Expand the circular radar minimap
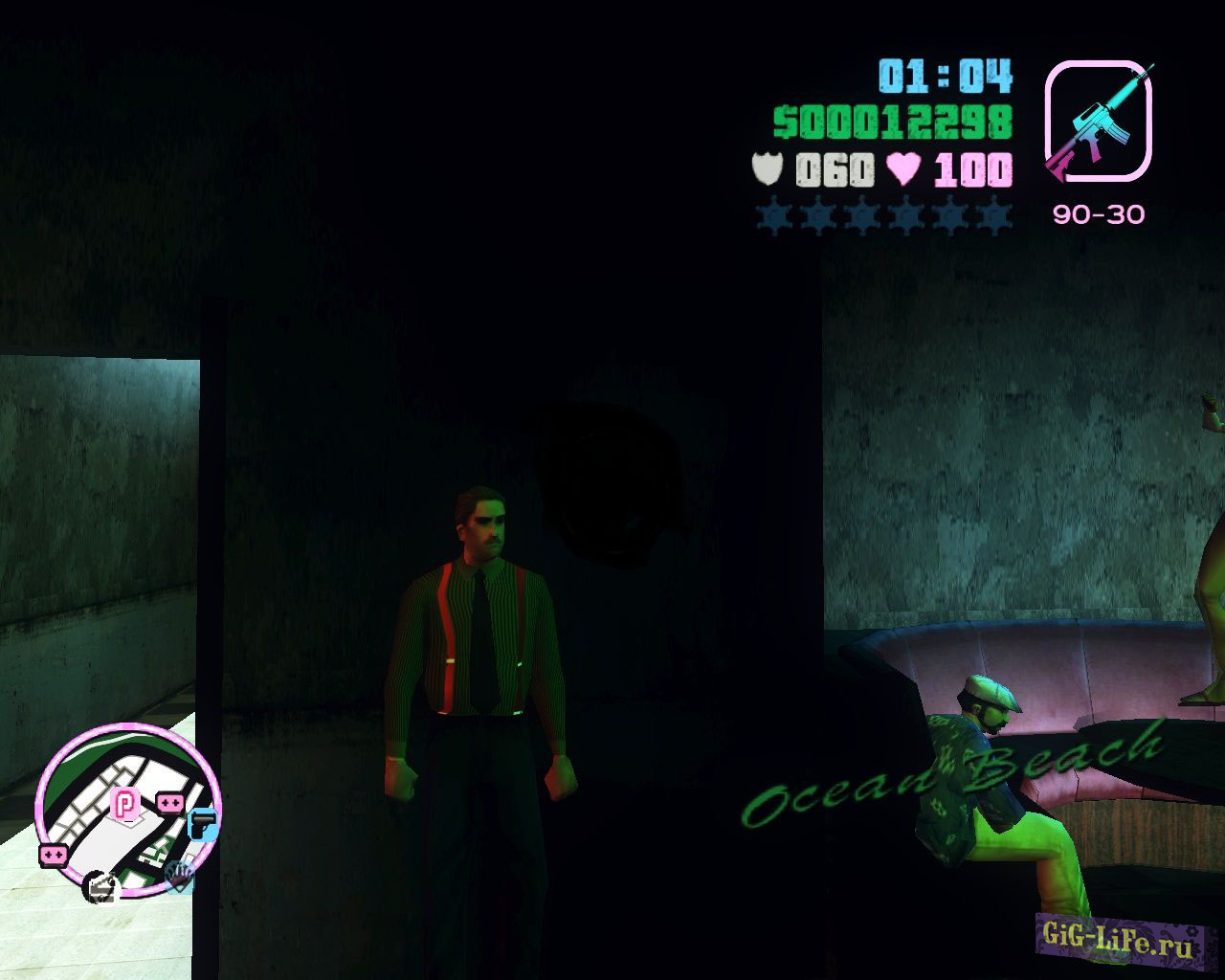1225x980 pixels. (125, 813)
